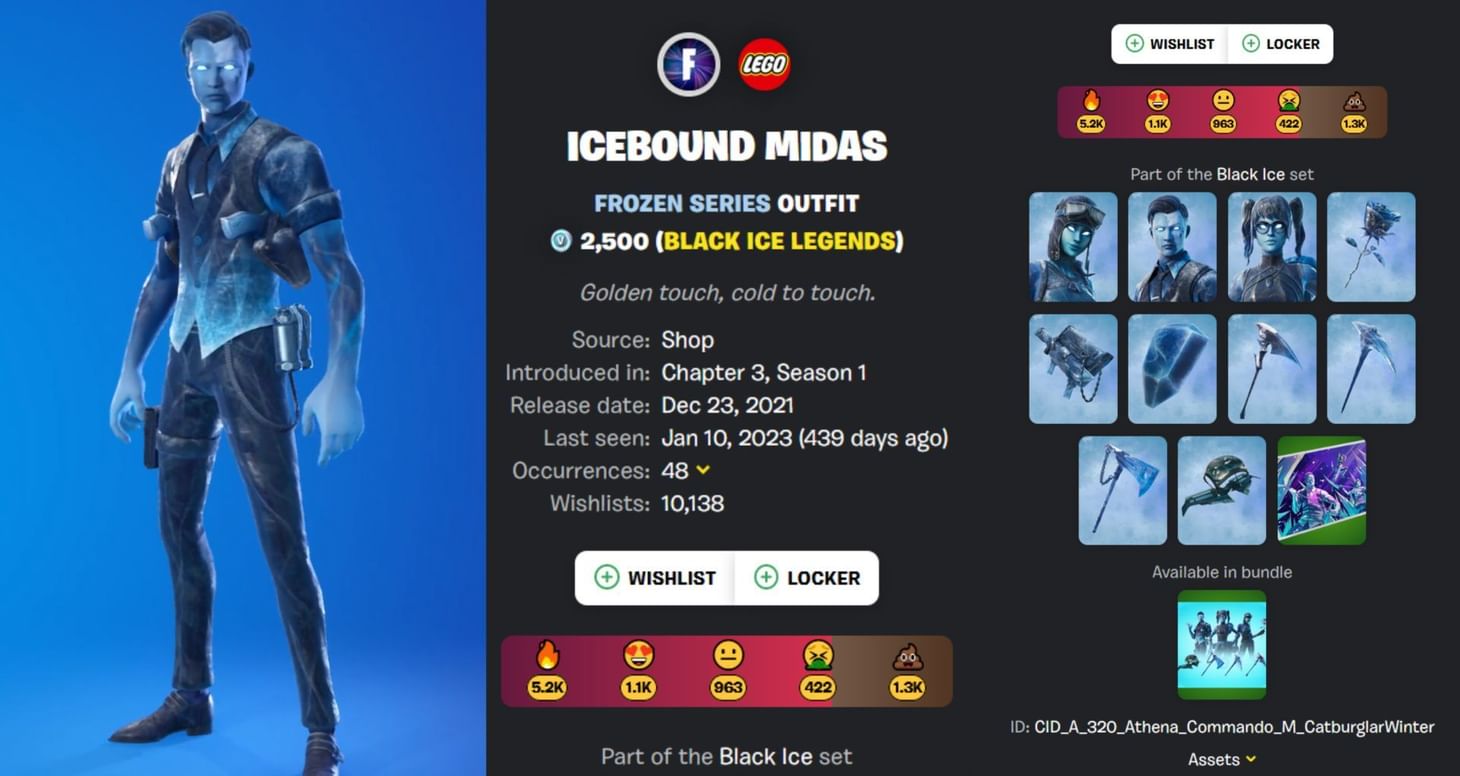
Task: Click the LEGO logo icon
Action: tap(763, 63)
